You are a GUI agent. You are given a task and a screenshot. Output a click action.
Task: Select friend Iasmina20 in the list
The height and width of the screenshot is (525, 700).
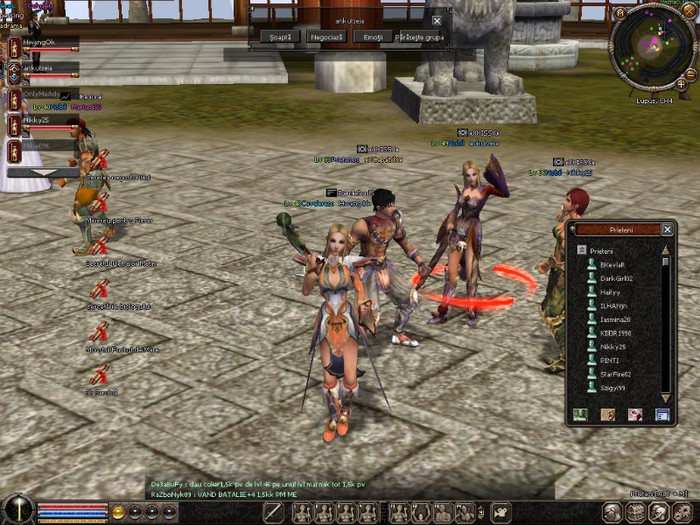(x=616, y=319)
